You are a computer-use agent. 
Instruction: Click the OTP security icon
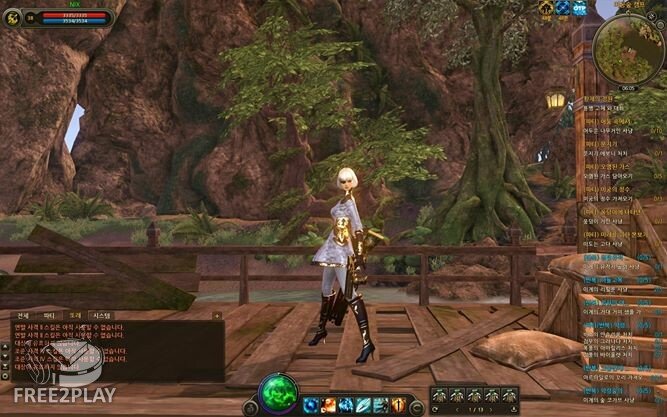click(579, 8)
